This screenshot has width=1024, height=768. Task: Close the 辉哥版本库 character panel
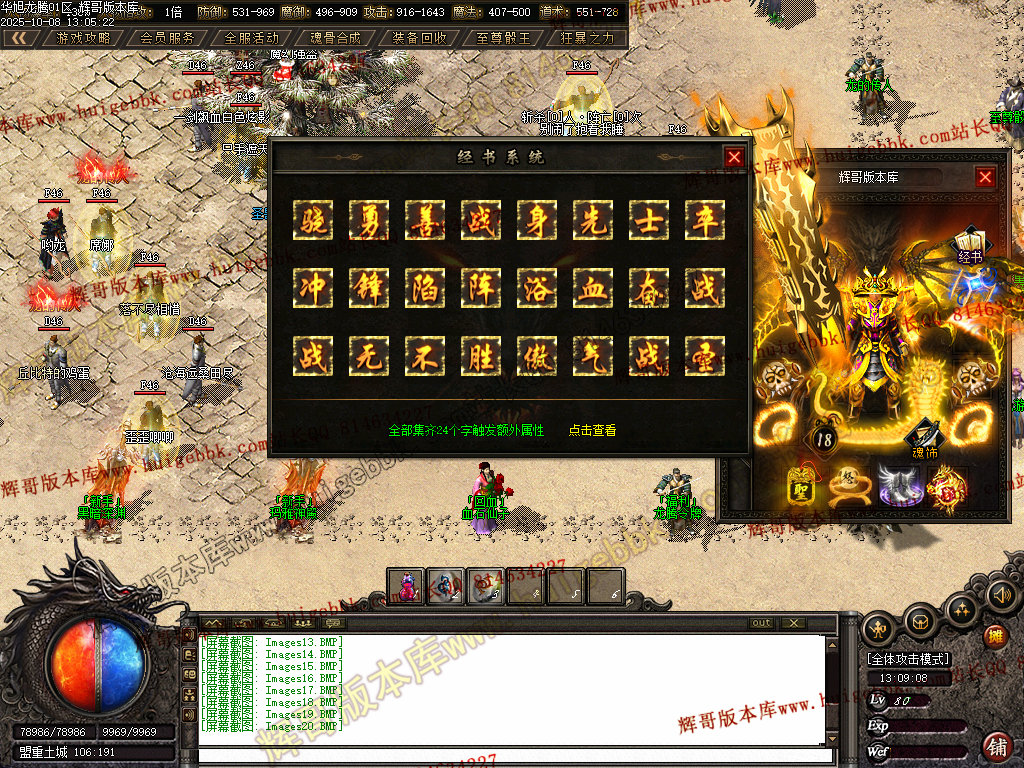point(985,177)
